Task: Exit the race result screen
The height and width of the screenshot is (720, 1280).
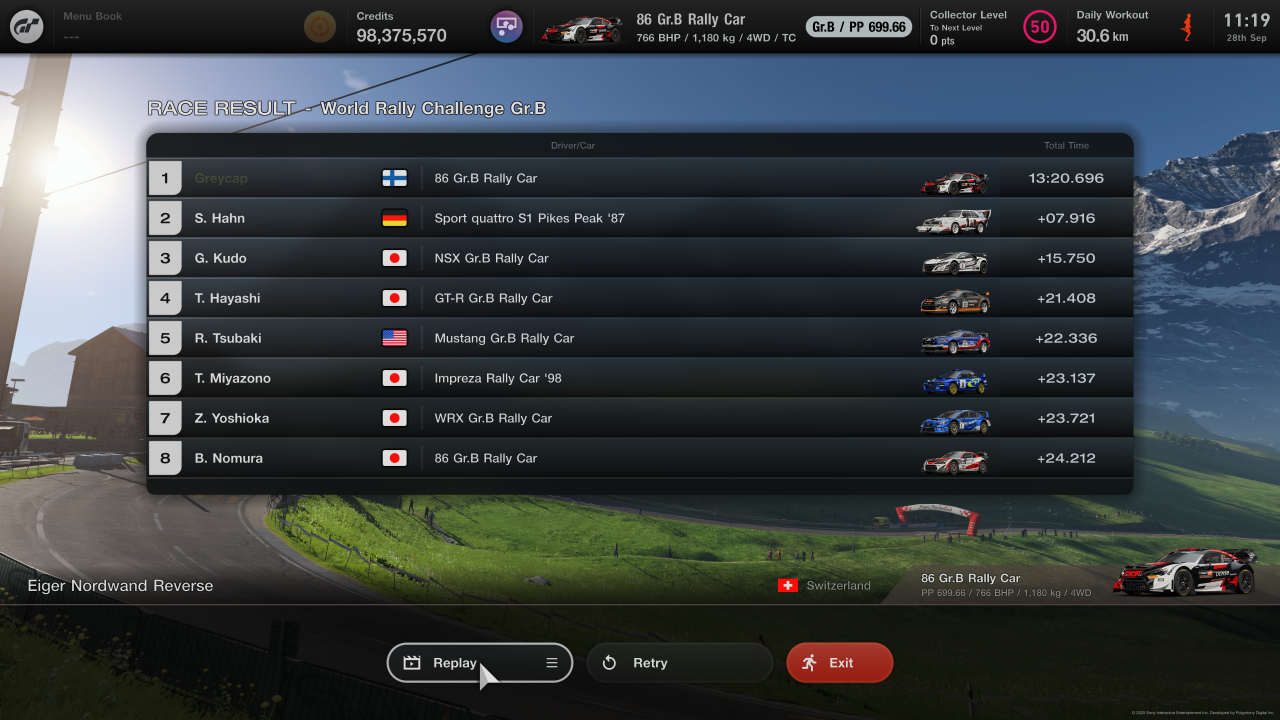Action: pyautogui.click(x=839, y=663)
